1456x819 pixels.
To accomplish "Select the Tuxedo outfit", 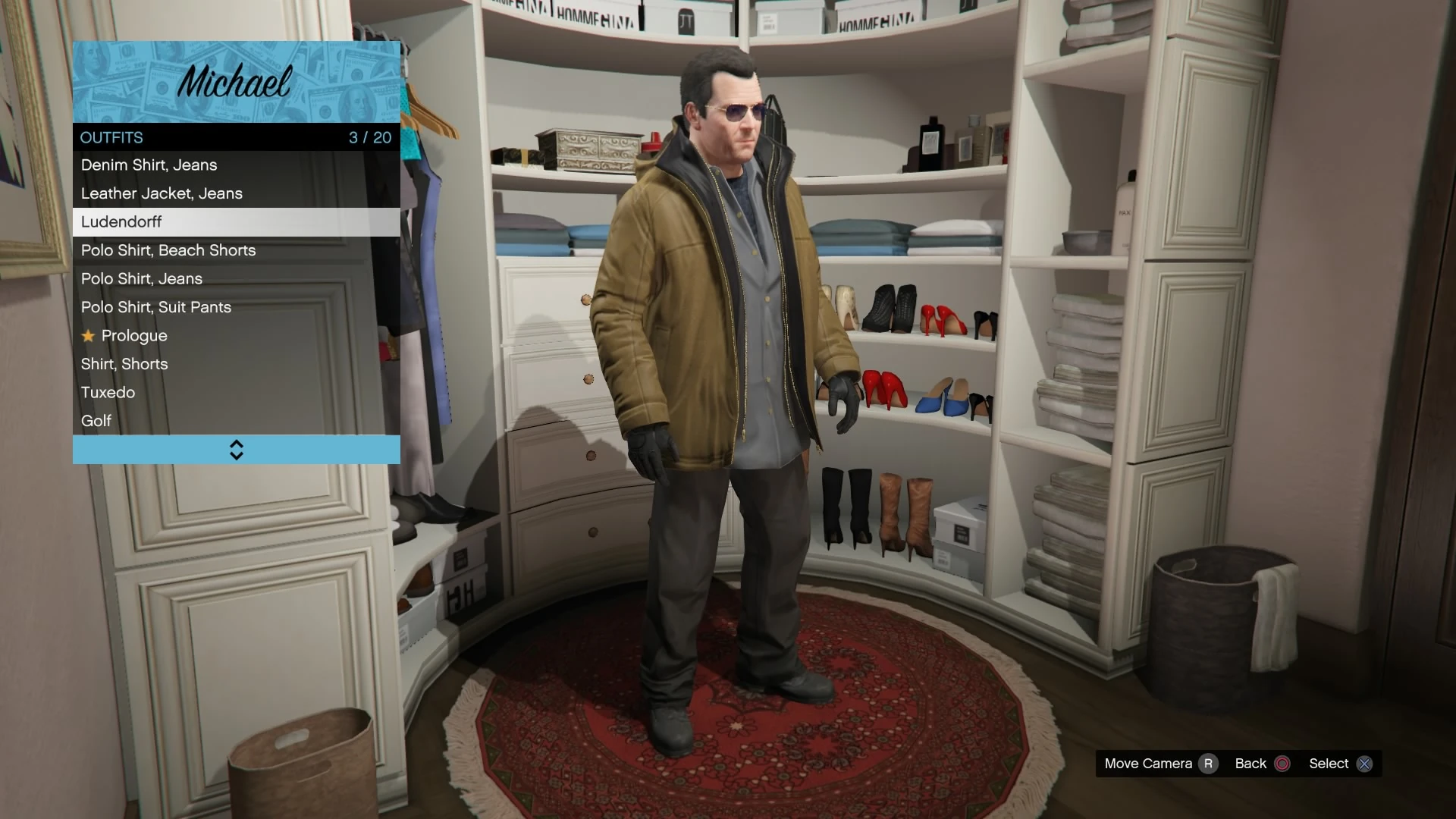I will pyautogui.click(x=108, y=392).
